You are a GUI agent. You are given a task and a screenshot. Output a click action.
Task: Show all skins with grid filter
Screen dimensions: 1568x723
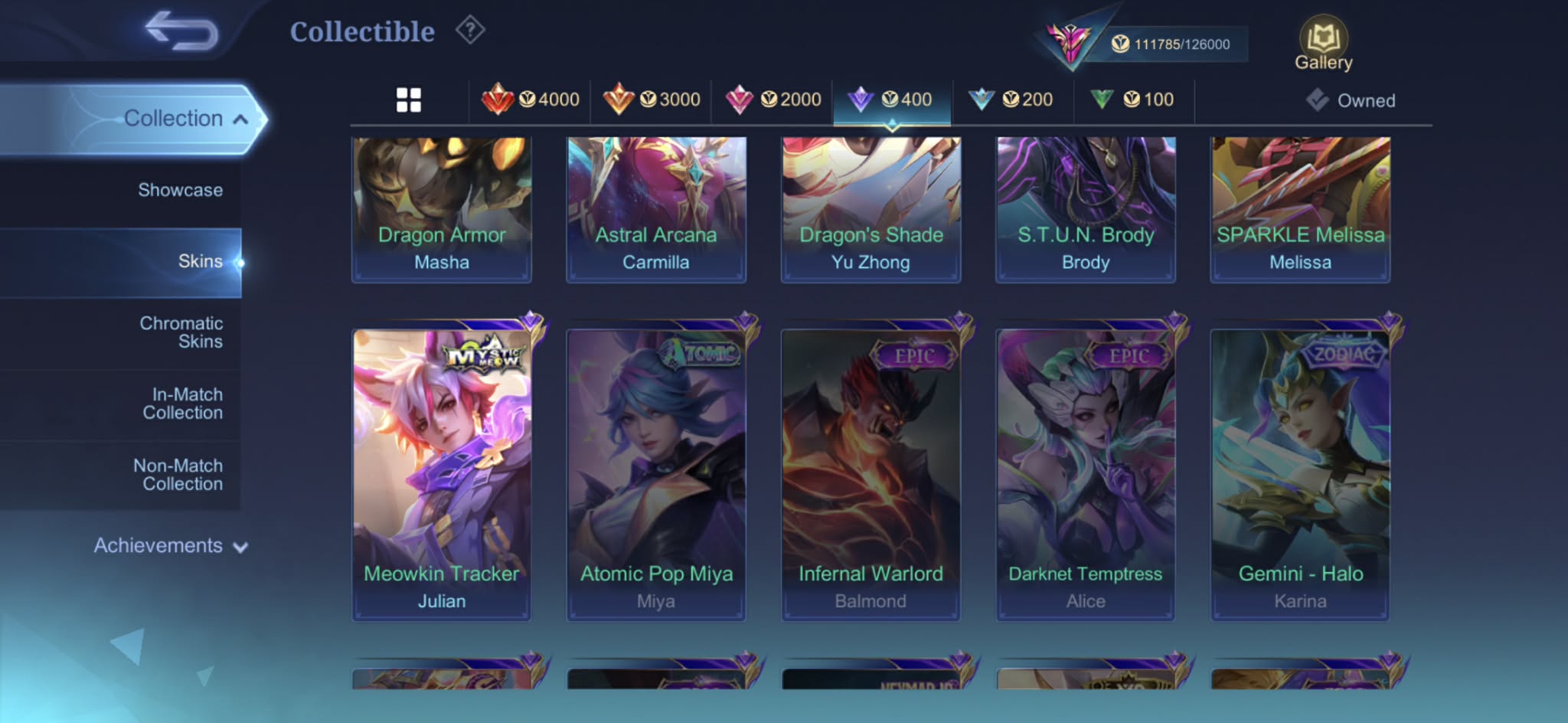pos(409,100)
